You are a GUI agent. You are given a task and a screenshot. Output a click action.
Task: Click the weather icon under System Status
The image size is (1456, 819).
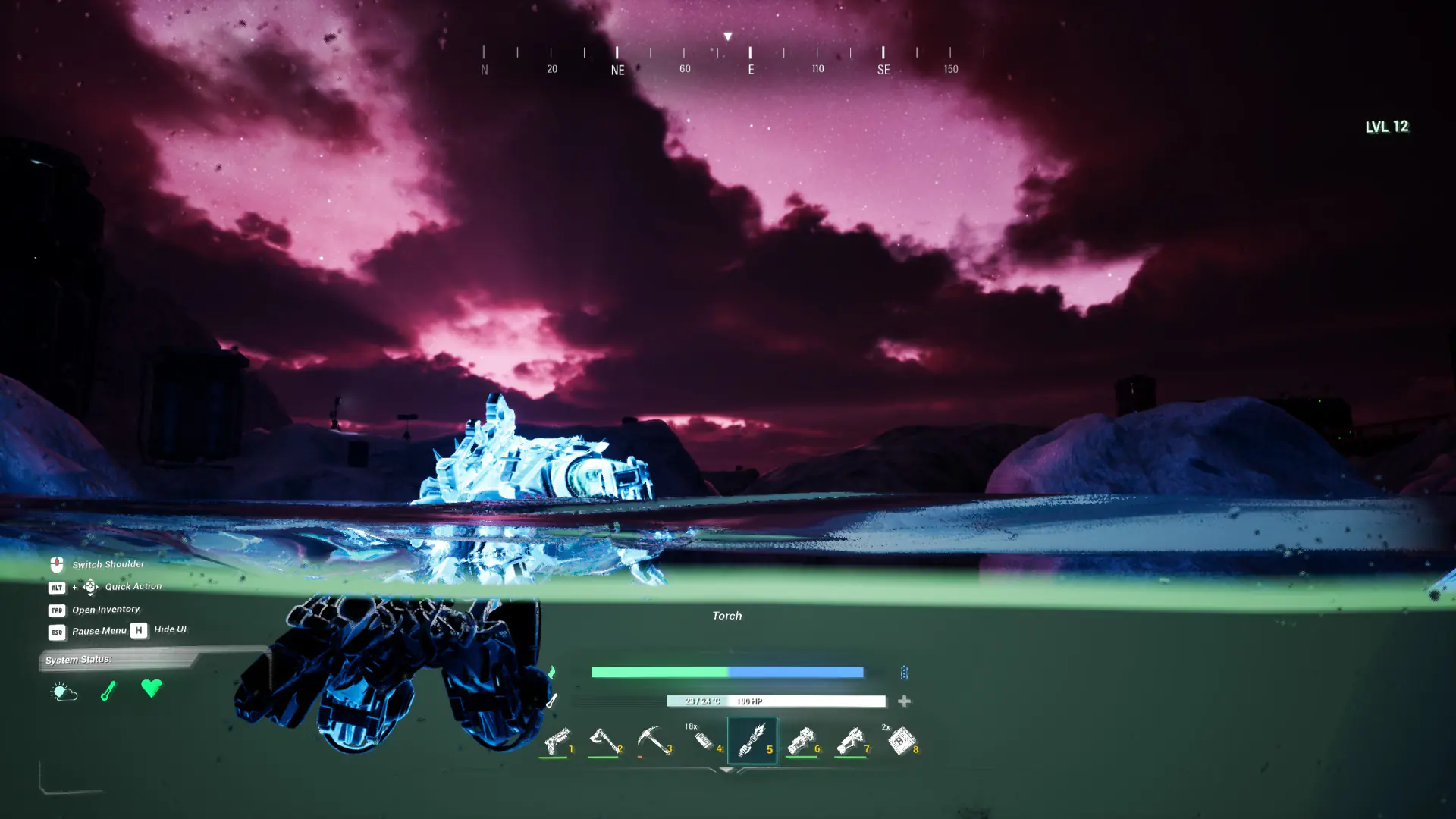pyautogui.click(x=64, y=691)
